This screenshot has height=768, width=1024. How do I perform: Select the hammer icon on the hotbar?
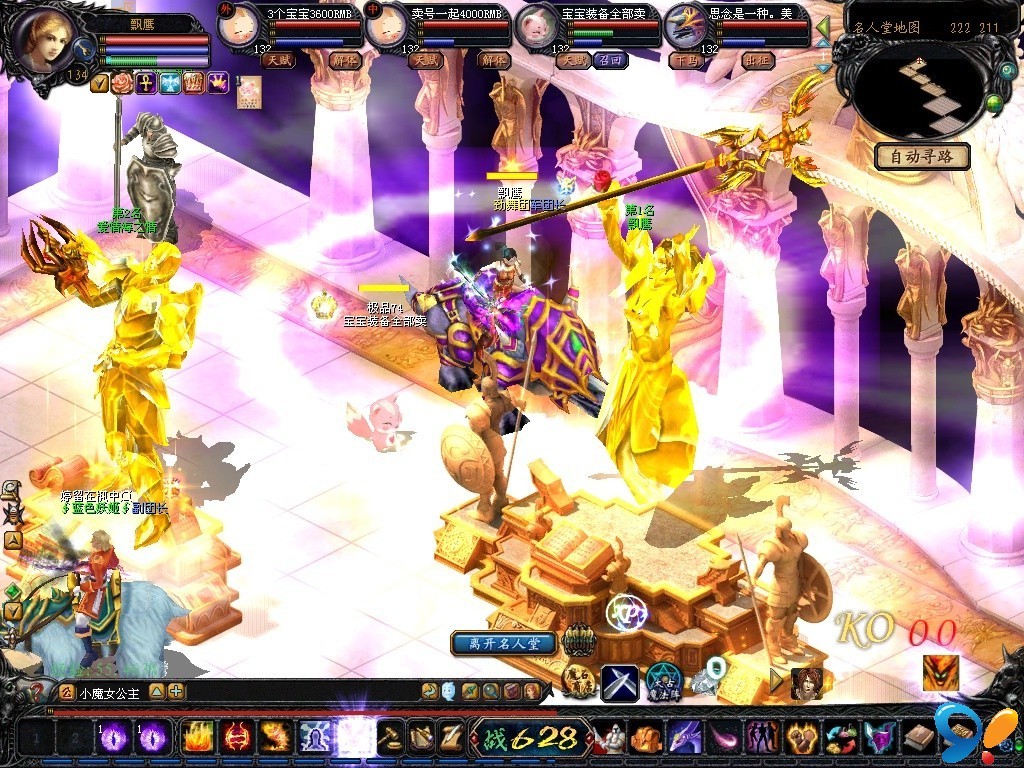(389, 738)
